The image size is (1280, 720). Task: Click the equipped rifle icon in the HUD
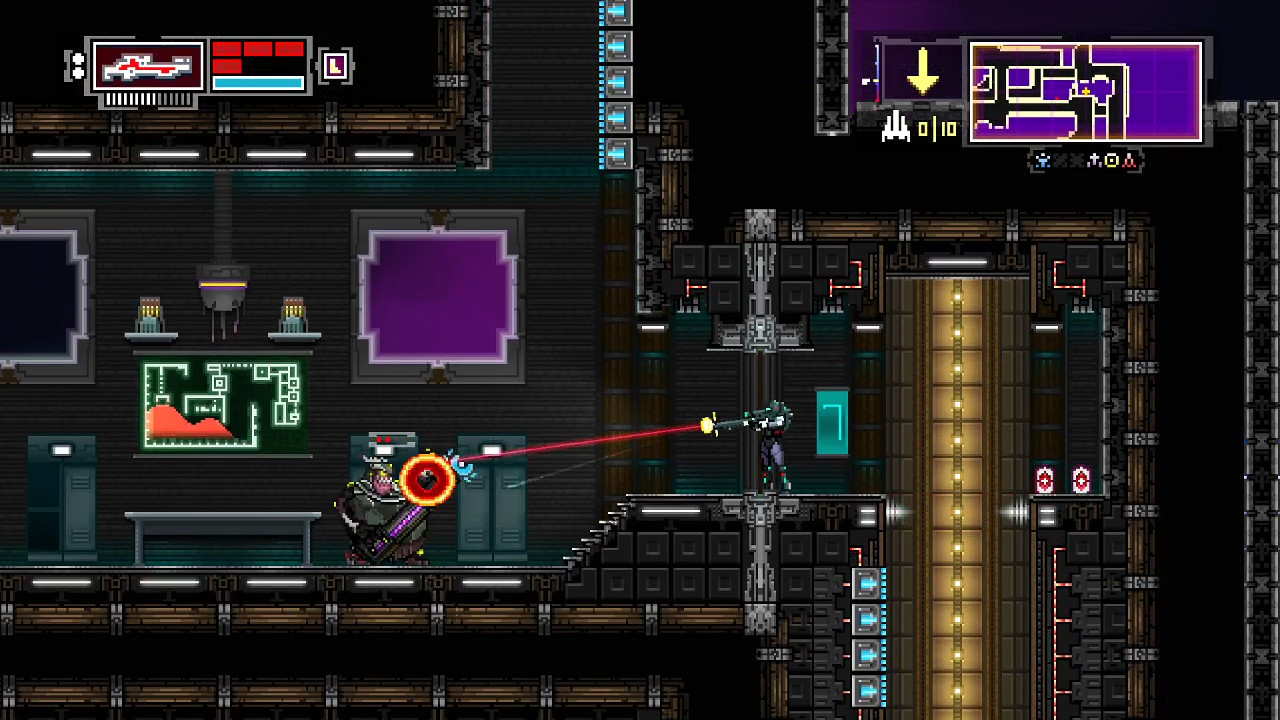tap(146, 66)
